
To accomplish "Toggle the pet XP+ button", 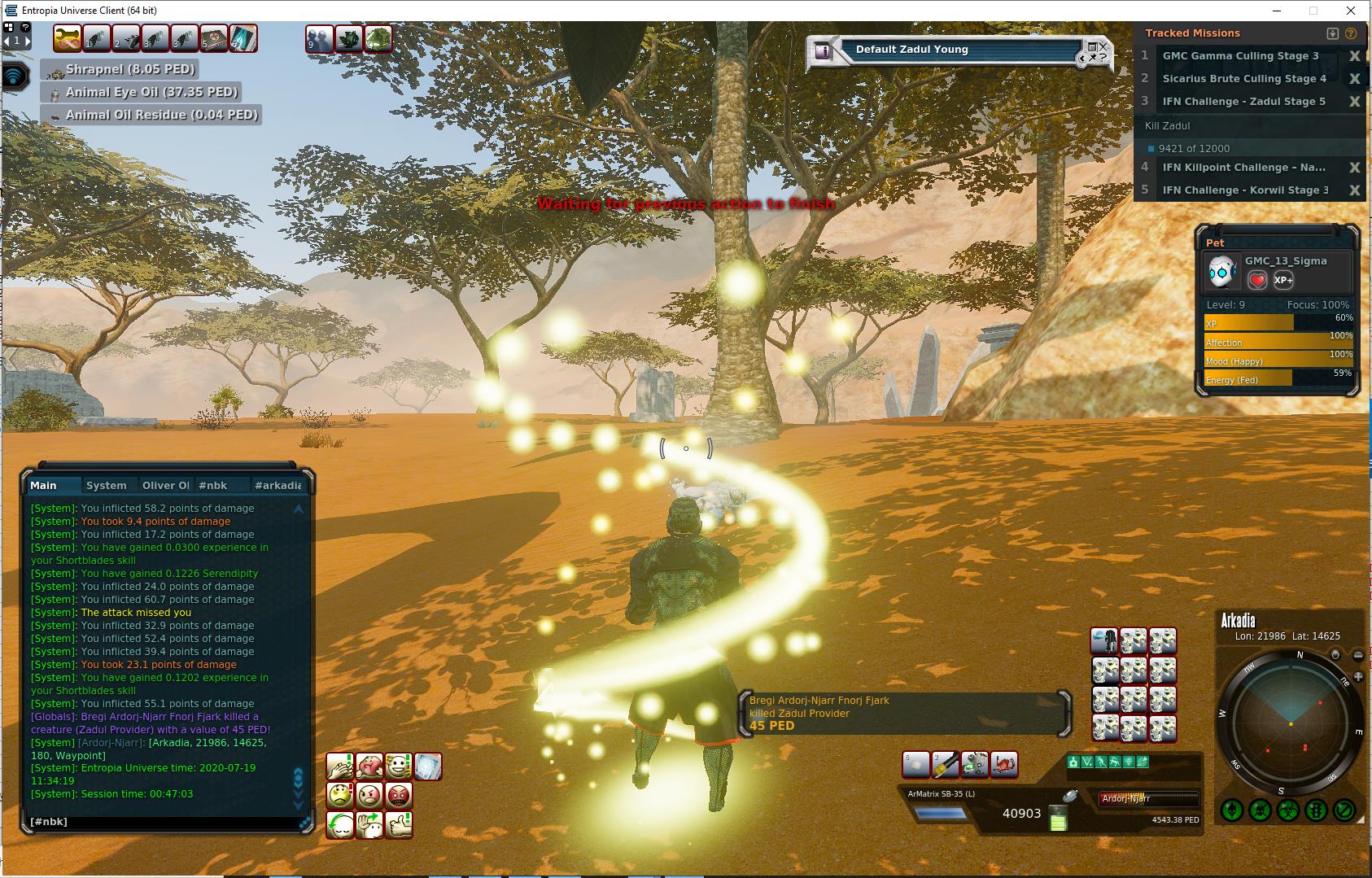I will [x=1283, y=280].
